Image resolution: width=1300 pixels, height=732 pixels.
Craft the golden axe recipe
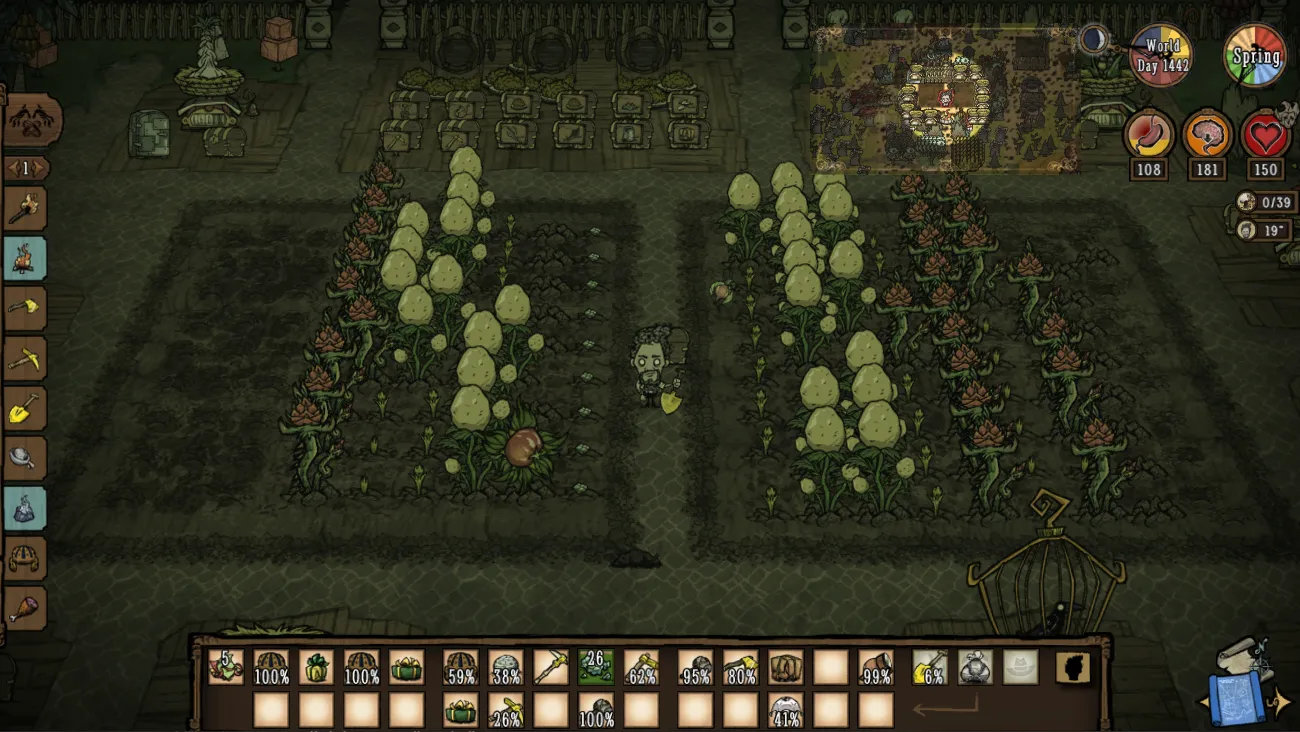(25, 308)
